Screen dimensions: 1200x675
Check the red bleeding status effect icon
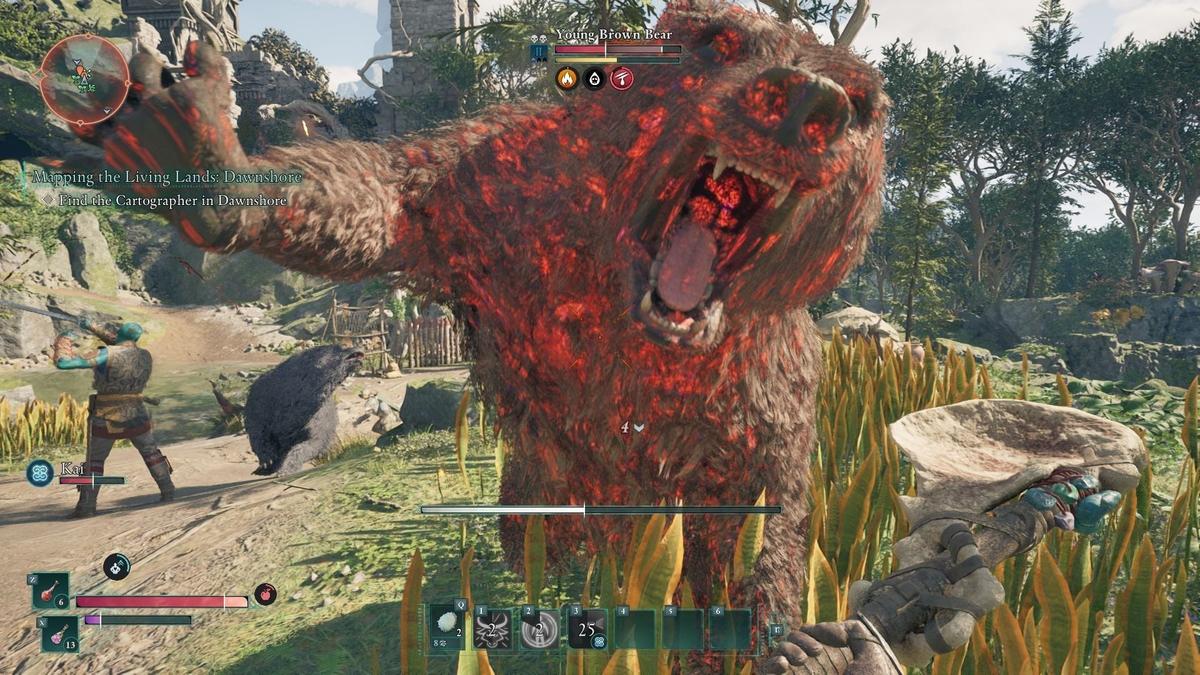point(622,78)
